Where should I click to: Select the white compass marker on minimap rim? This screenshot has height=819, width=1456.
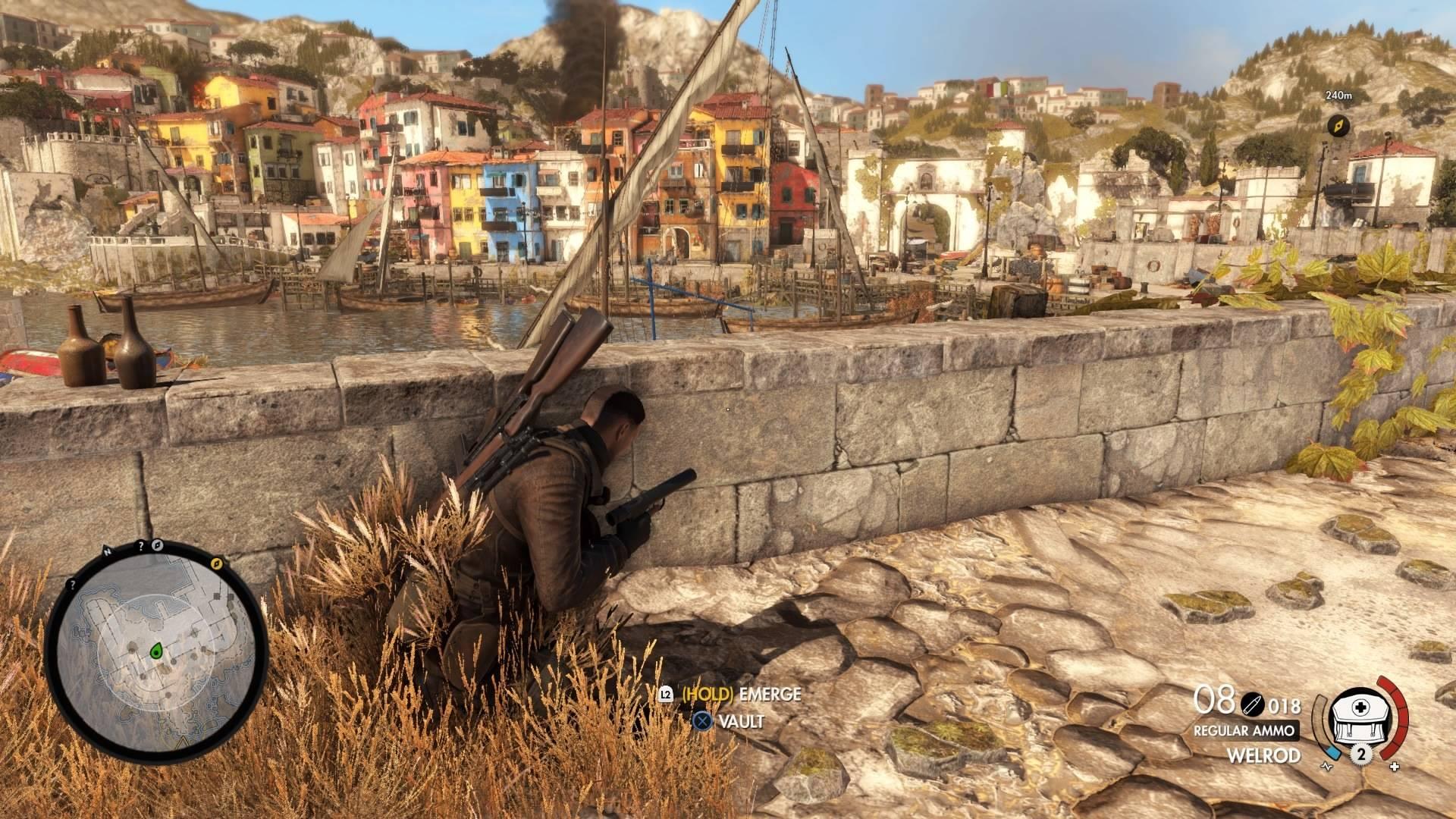(158, 544)
